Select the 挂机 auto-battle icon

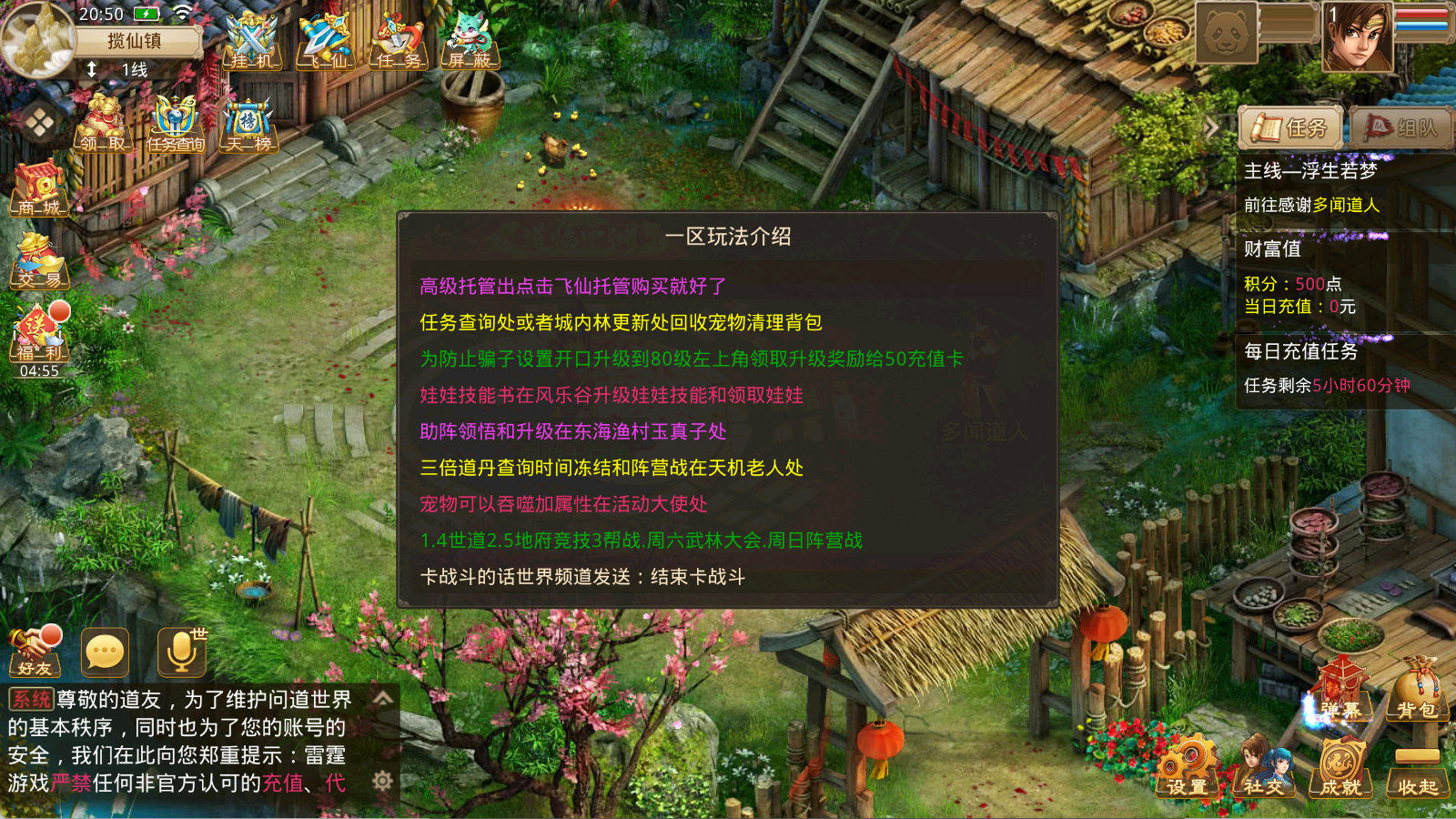[250, 41]
